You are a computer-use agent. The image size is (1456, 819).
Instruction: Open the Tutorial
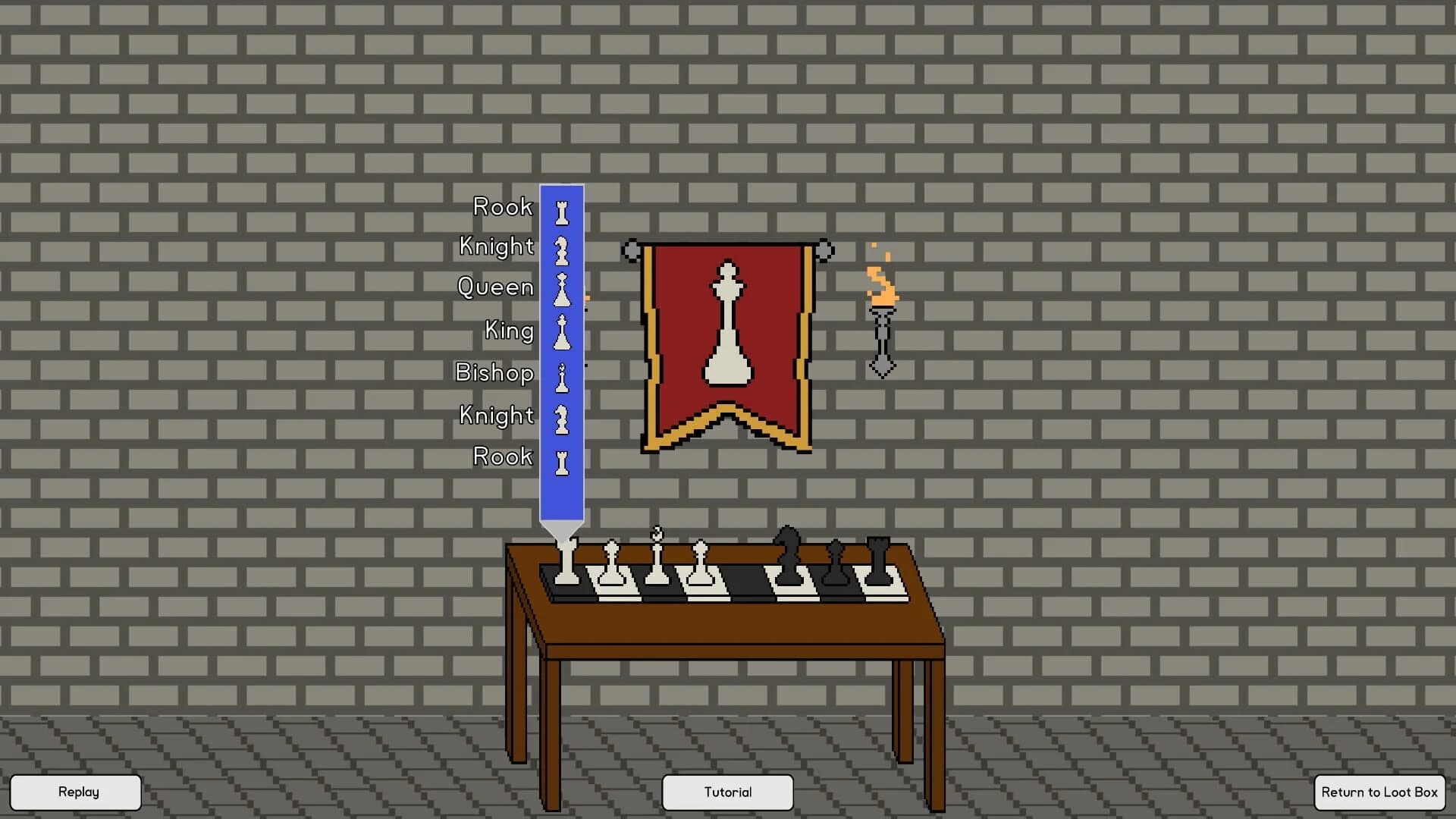pos(726,792)
